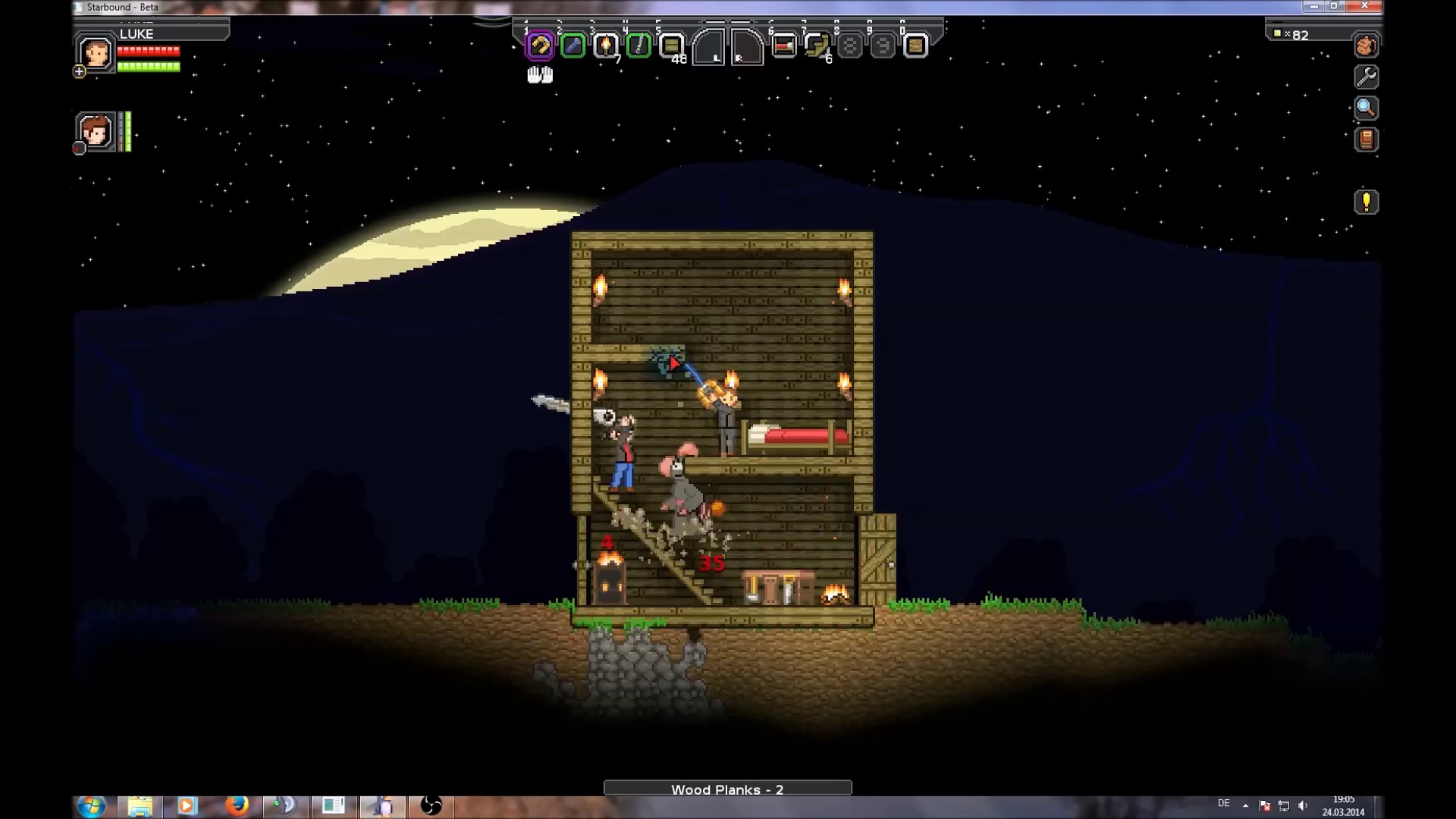Close the Starbound window
This screenshot has height=819, width=1456.
1364,6
